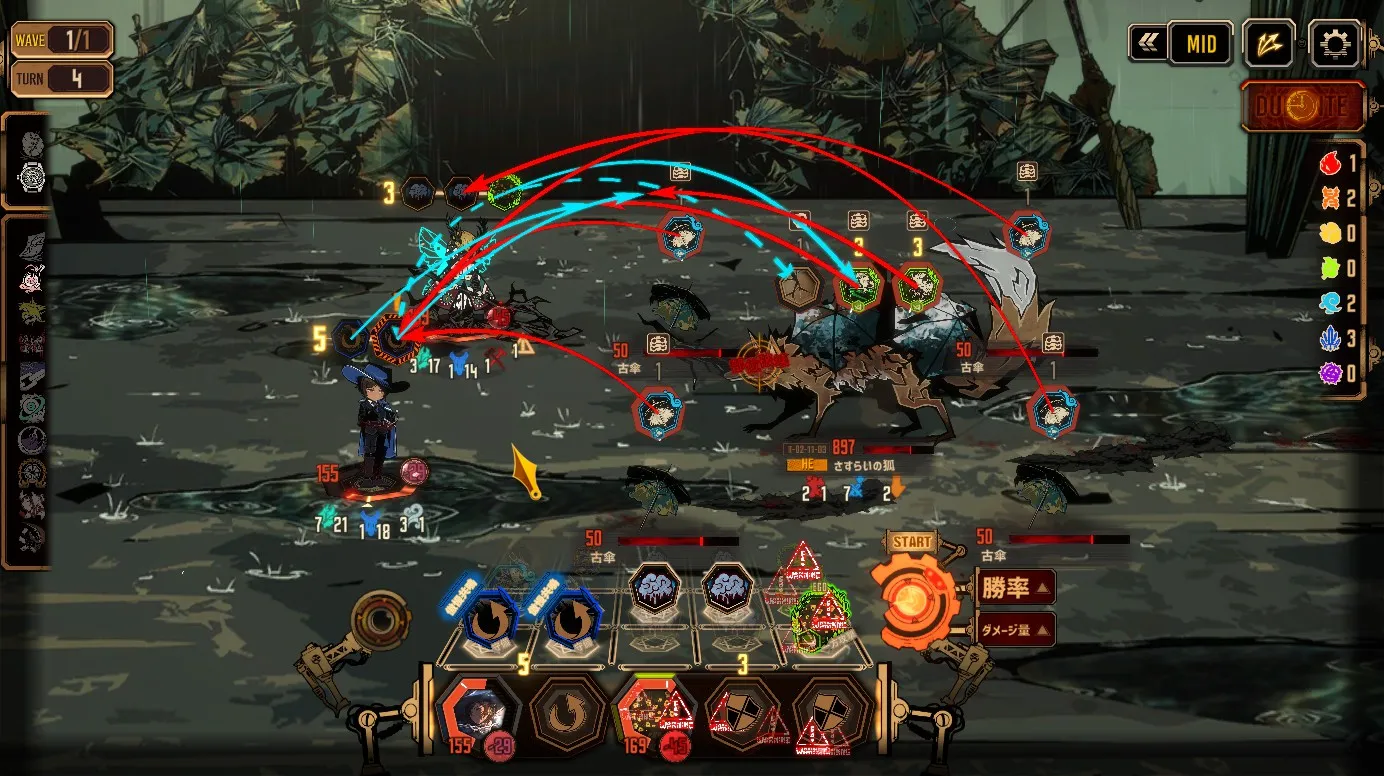The image size is (1384, 776).
Task: Collapse the panel with double-arrow button
Action: 1146,44
